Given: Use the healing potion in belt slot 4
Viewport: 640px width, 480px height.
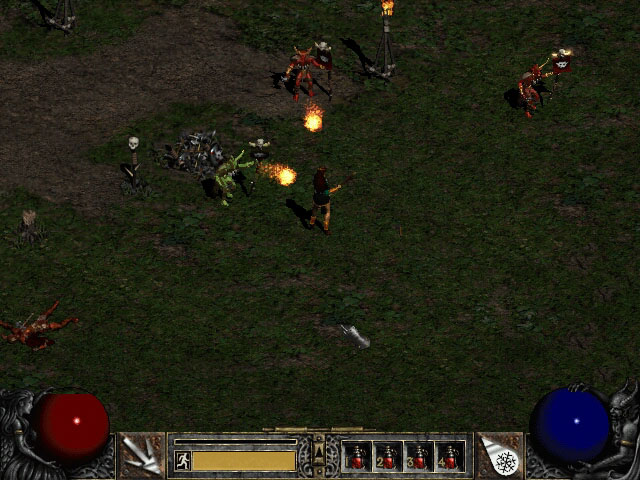Looking at the screenshot, I should point(449,456).
